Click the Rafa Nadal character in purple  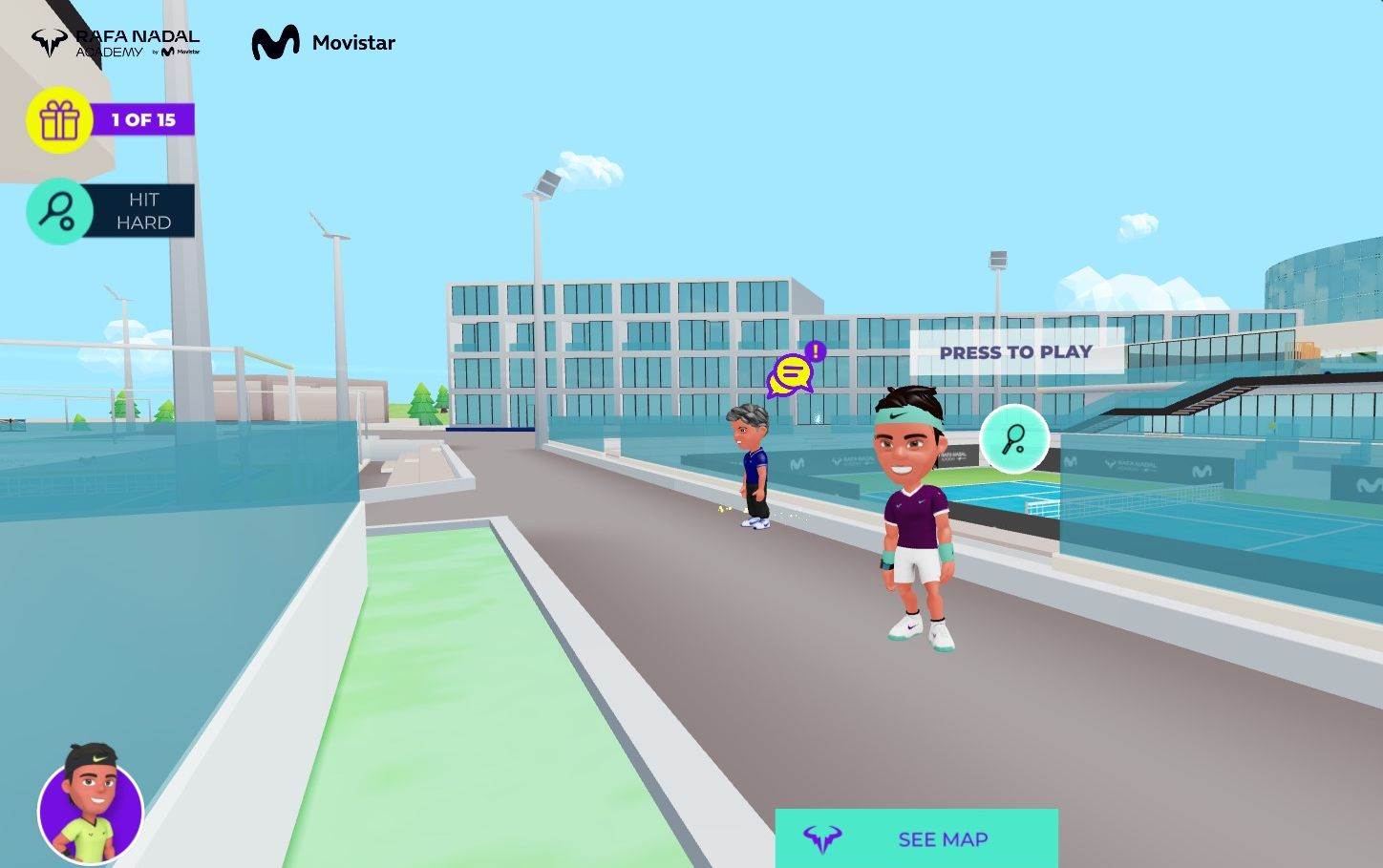915,516
